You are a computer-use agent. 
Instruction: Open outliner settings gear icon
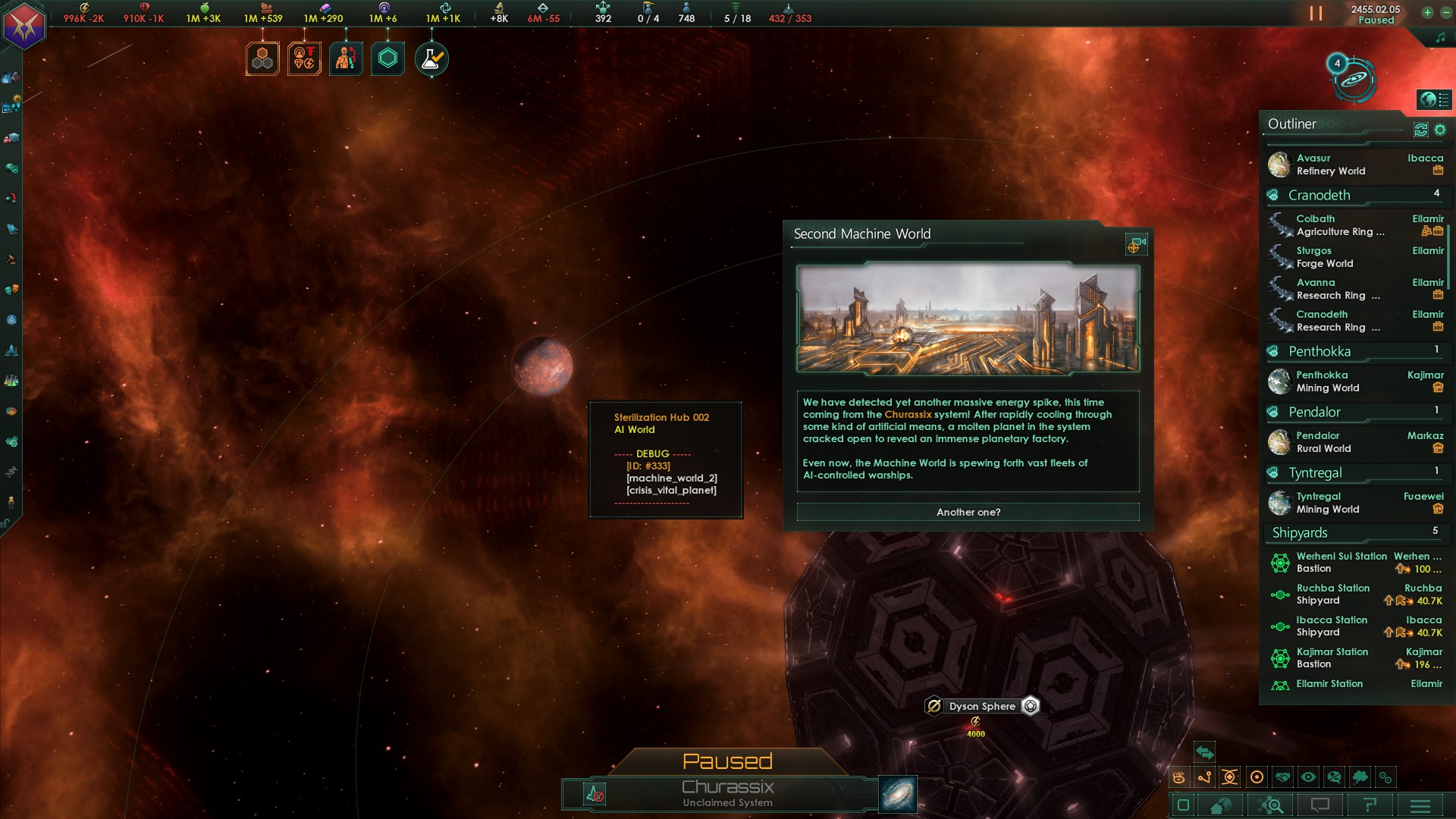(x=1440, y=130)
